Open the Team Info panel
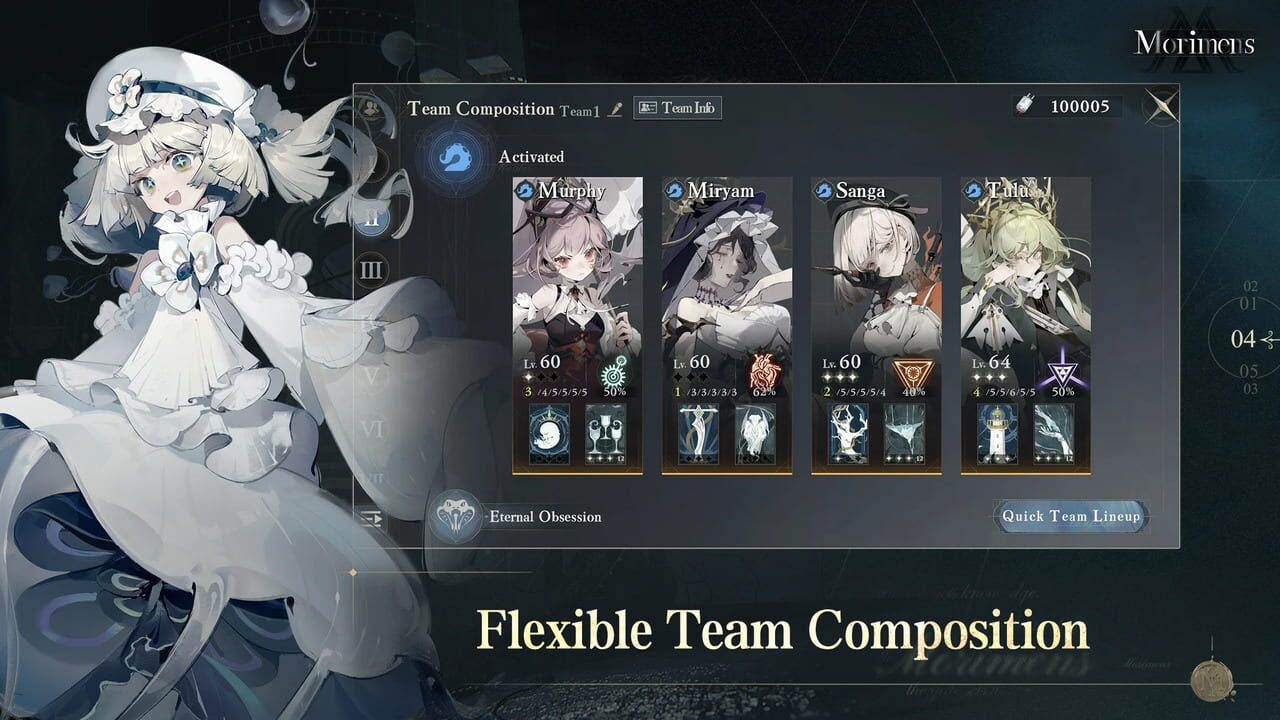 676,109
